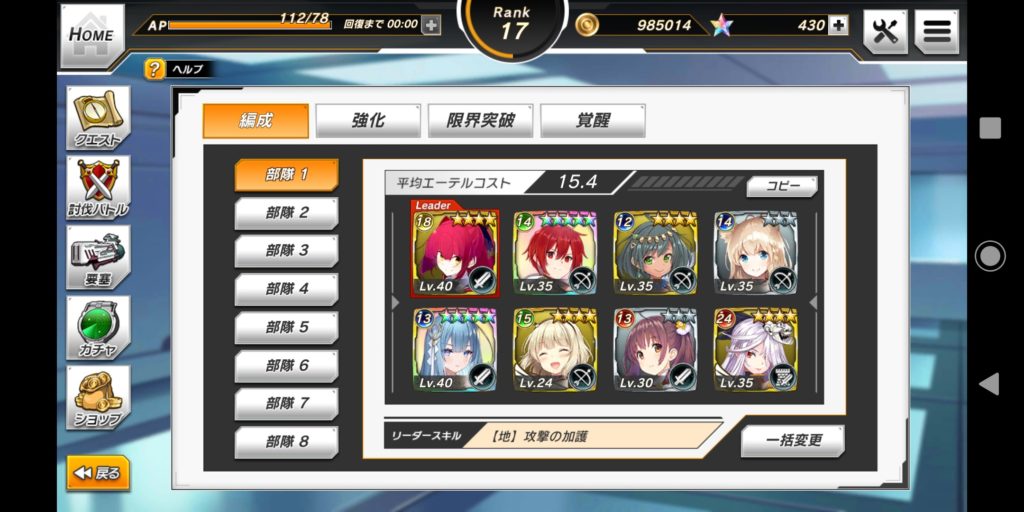Select the Leader character with pink hair
This screenshot has height=512, width=1024.
(x=455, y=253)
